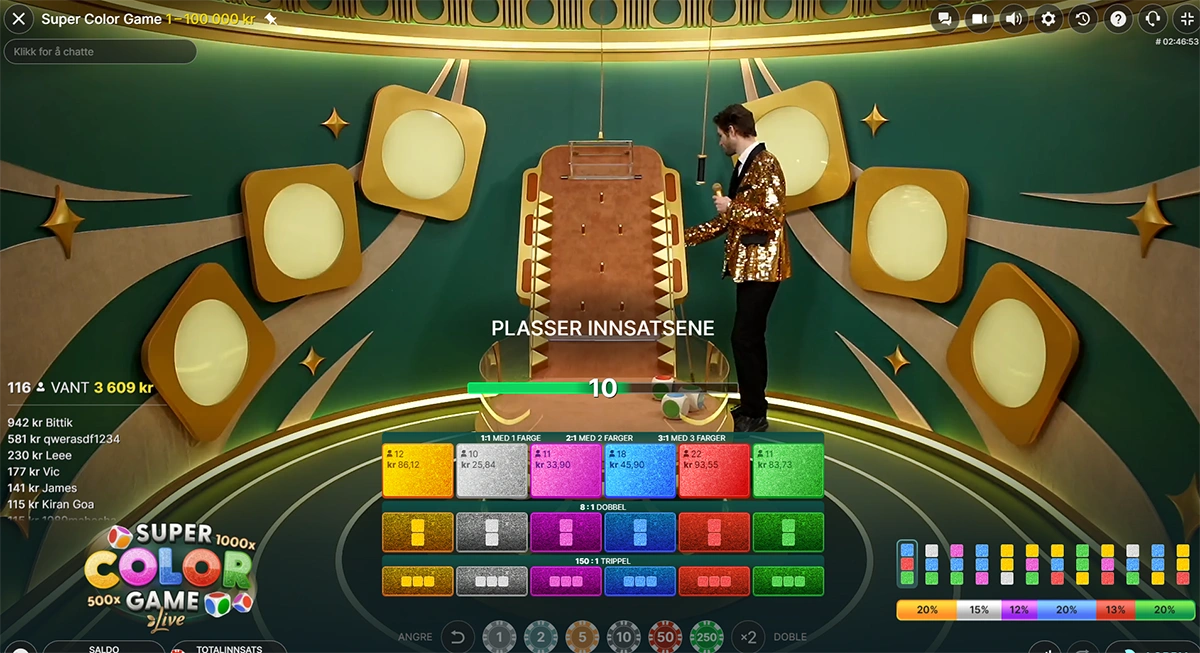Open the chat bubbles panel
Image resolution: width=1200 pixels, height=653 pixels.
945,19
